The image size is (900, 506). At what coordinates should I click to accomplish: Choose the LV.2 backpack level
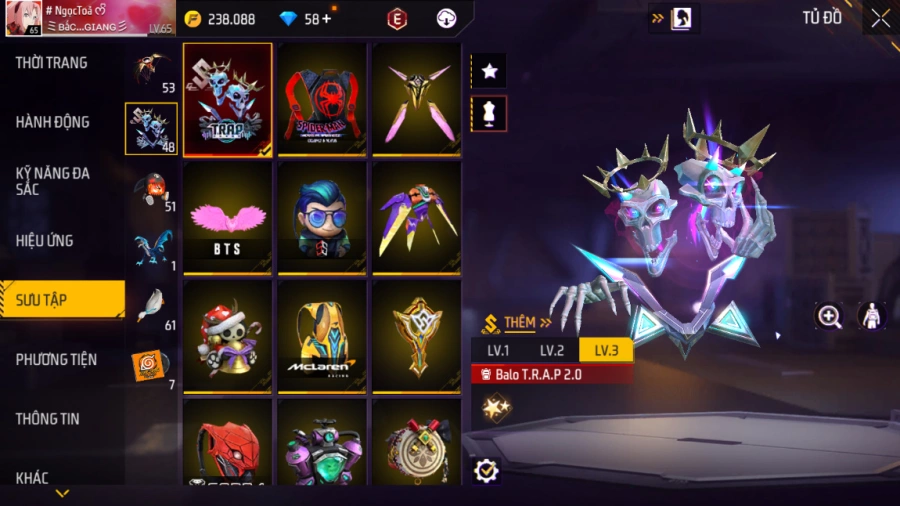[552, 350]
